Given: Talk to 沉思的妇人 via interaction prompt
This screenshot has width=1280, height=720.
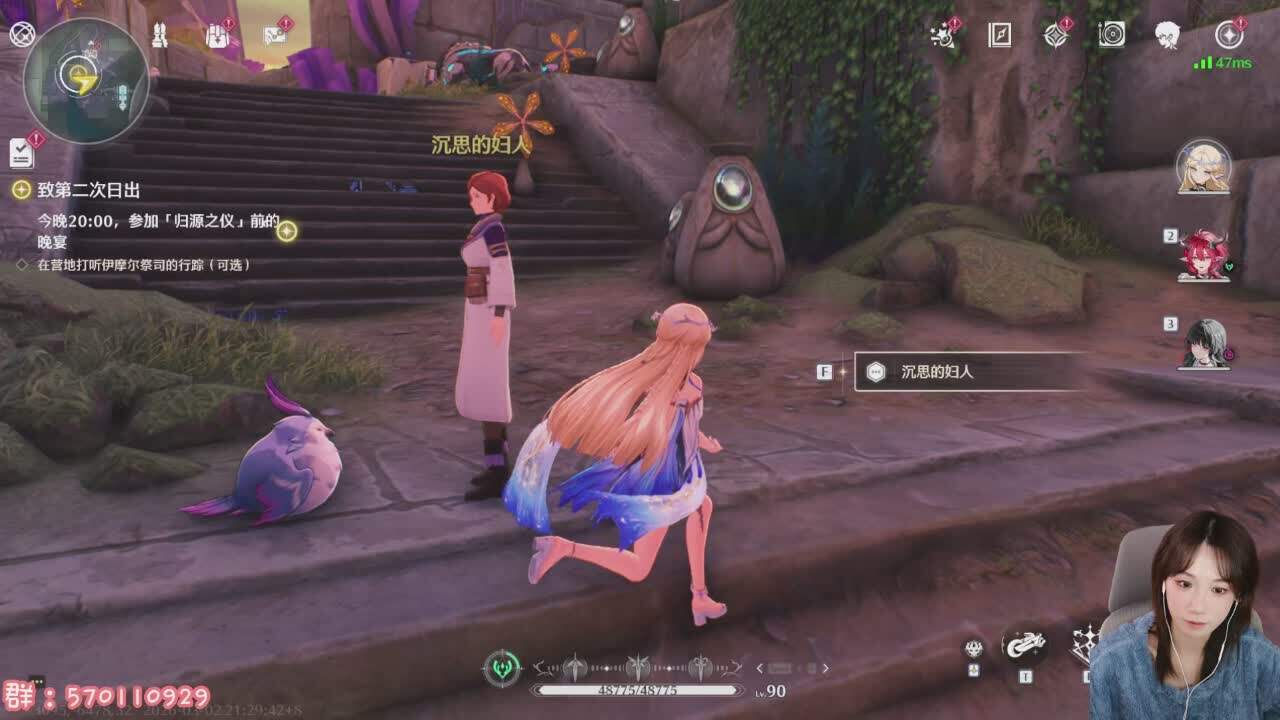Looking at the screenshot, I should coord(966,372).
